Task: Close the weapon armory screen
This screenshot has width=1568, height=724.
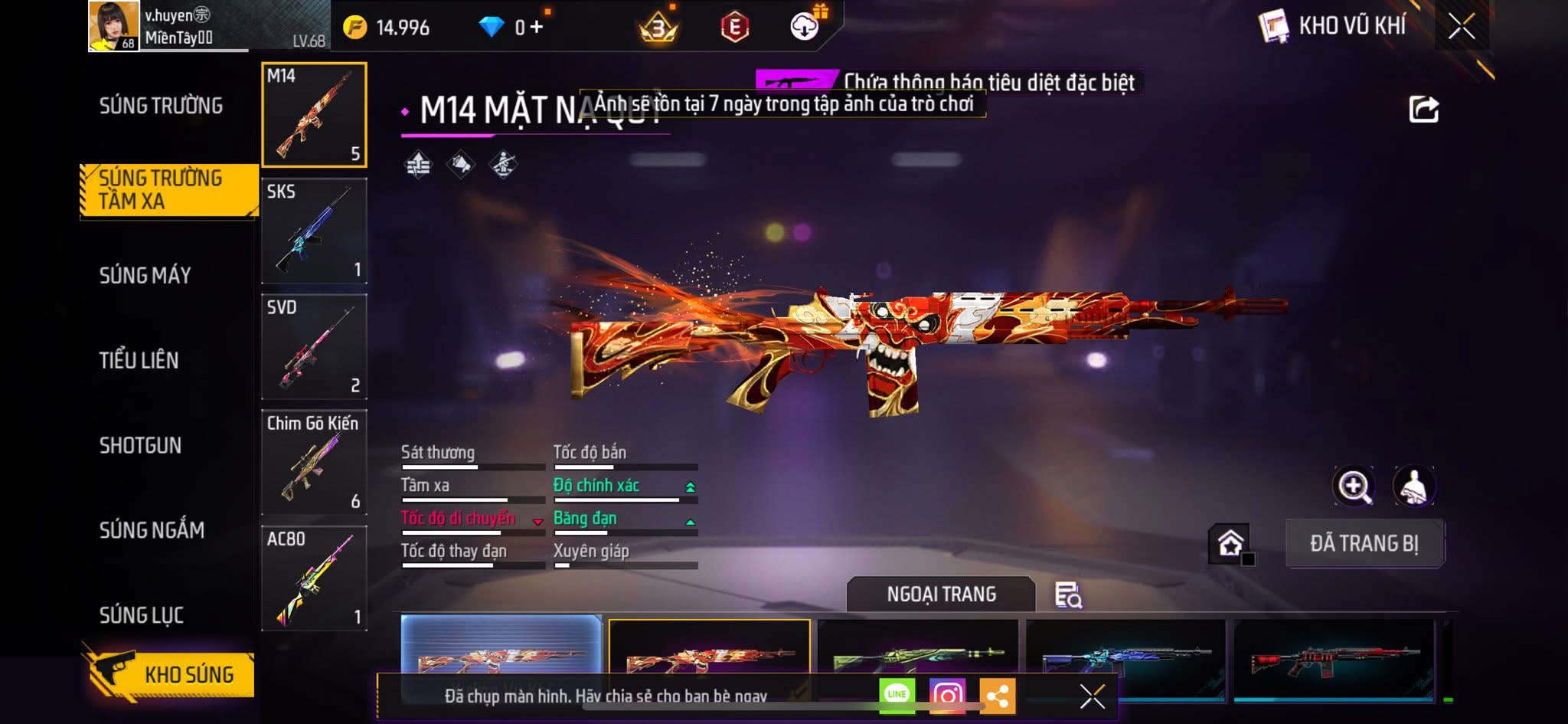Action: tap(1461, 27)
